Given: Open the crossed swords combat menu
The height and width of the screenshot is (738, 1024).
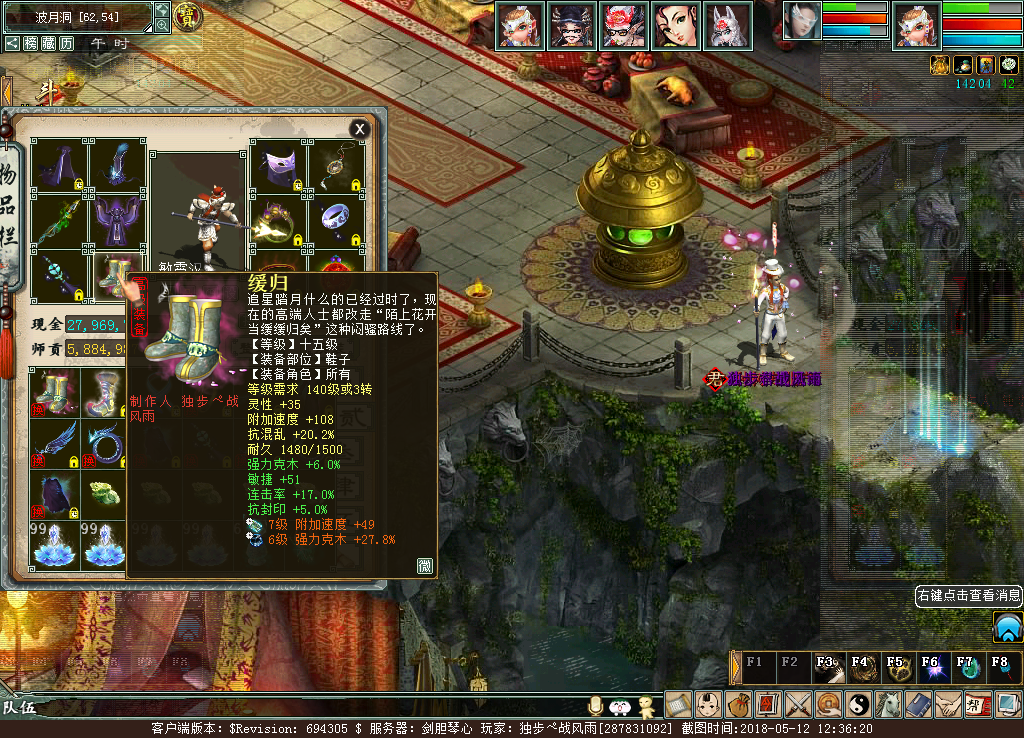Looking at the screenshot, I should point(799,704).
